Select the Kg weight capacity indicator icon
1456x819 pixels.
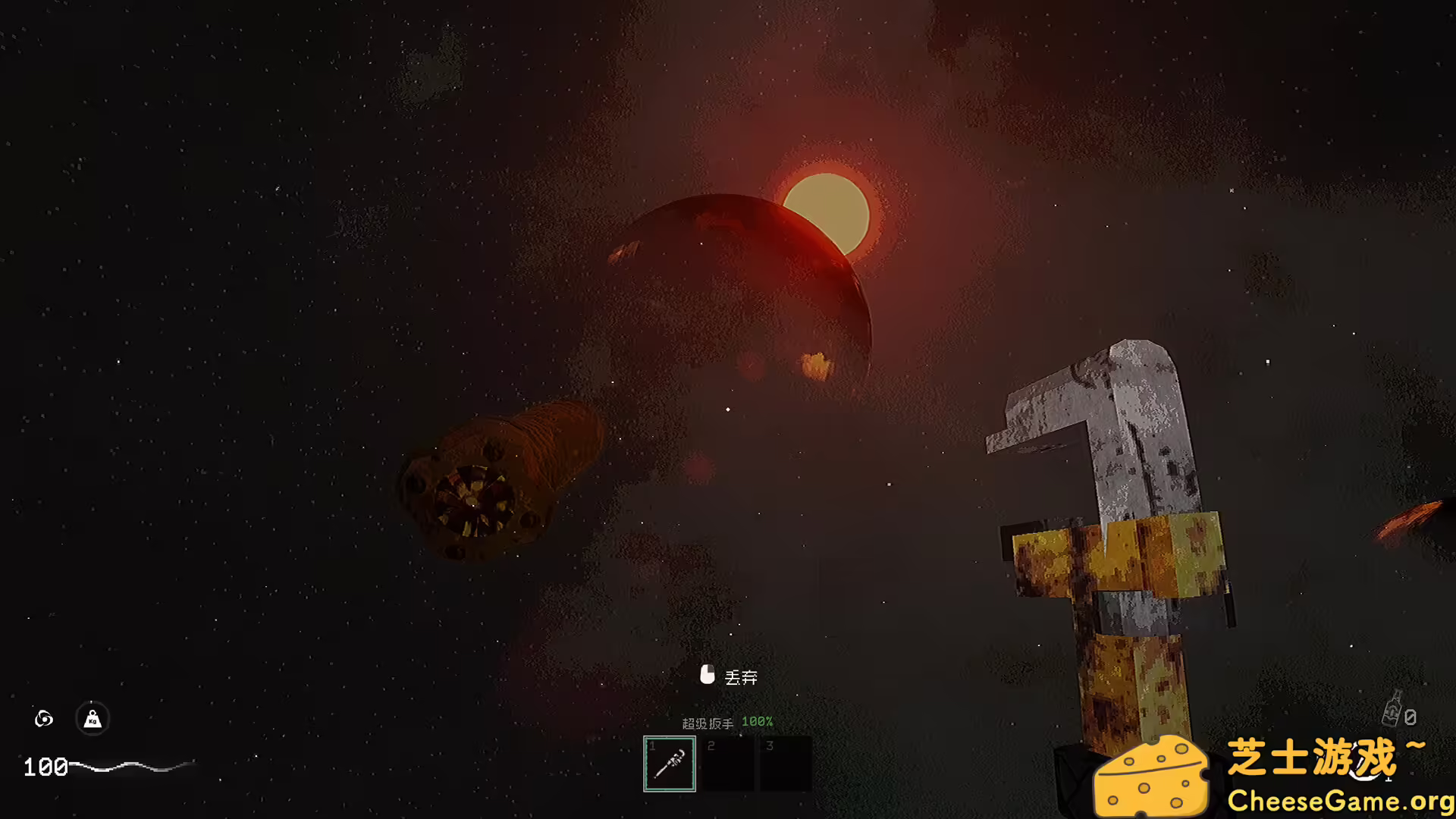pos(91,719)
